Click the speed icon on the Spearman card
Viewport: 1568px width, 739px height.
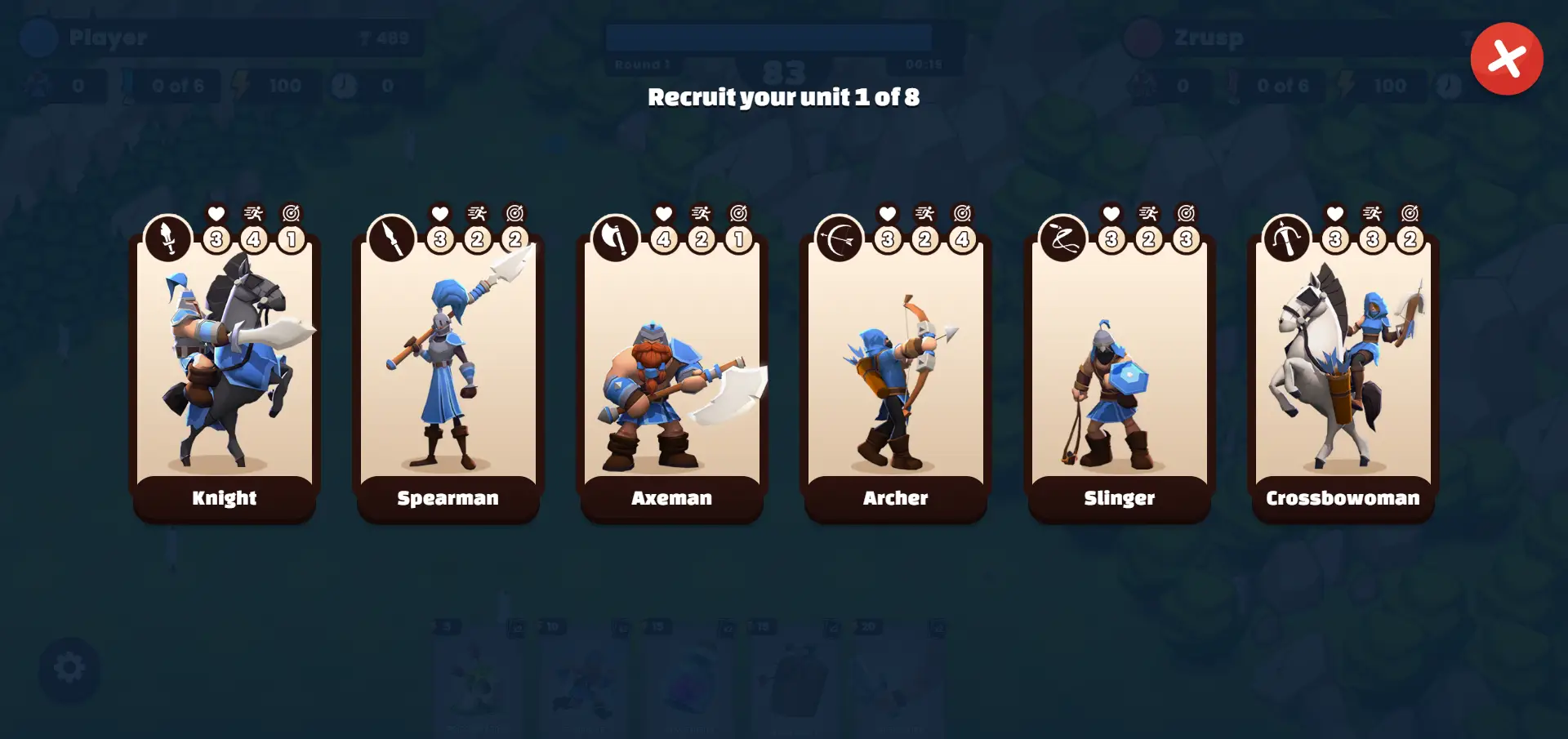pyautogui.click(x=478, y=213)
